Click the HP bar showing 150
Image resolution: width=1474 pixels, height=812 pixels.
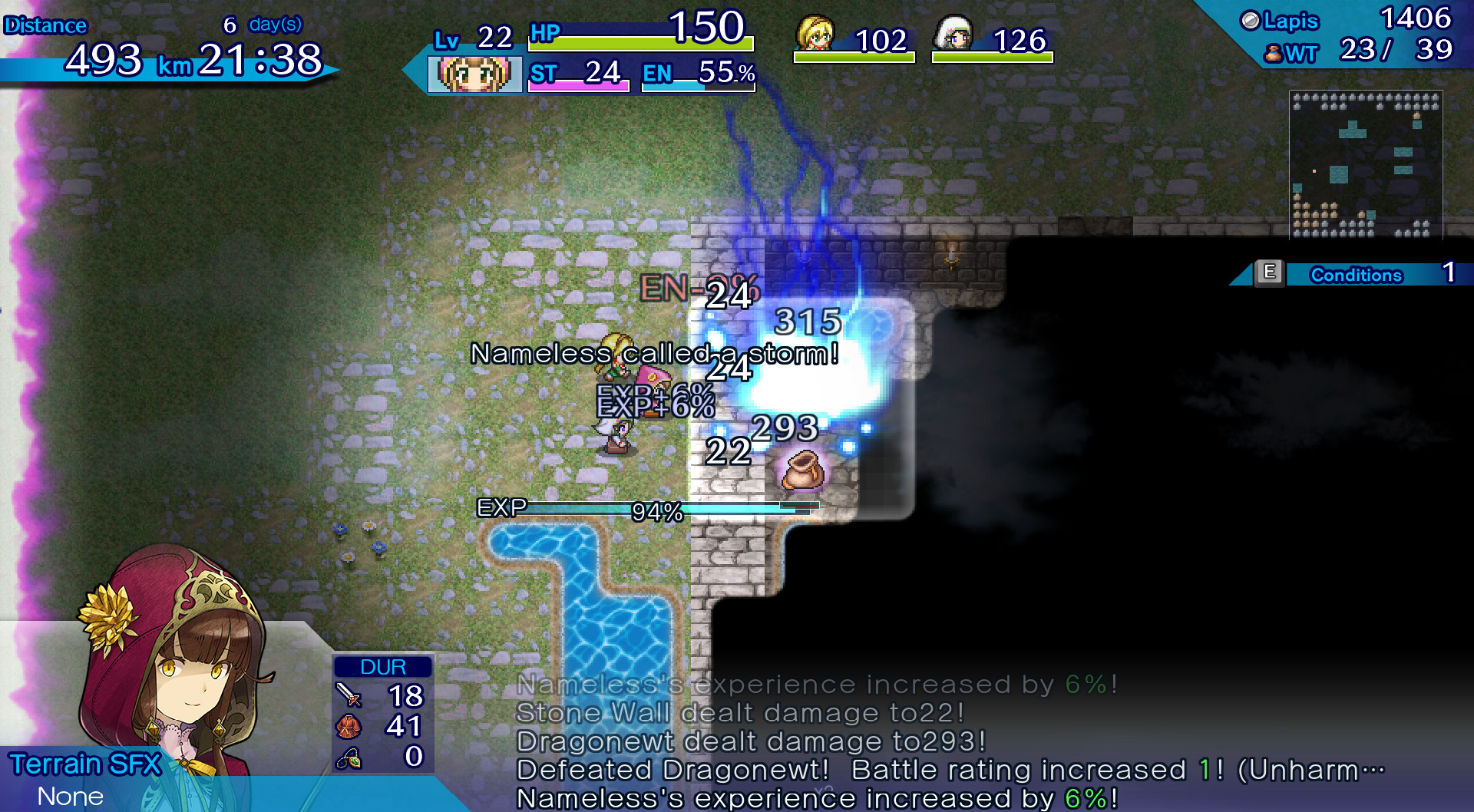641,44
